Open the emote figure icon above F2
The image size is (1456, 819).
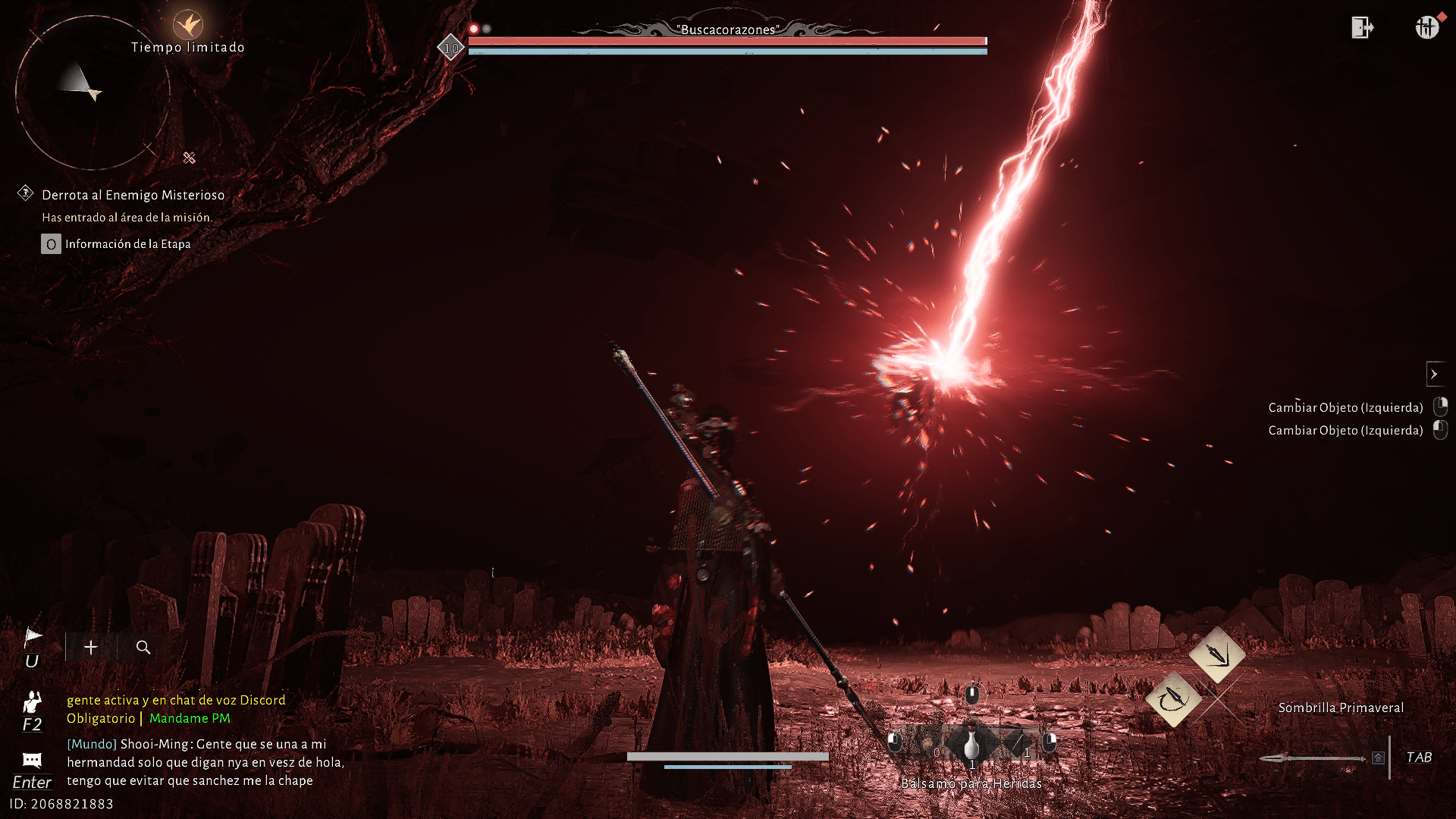click(32, 701)
